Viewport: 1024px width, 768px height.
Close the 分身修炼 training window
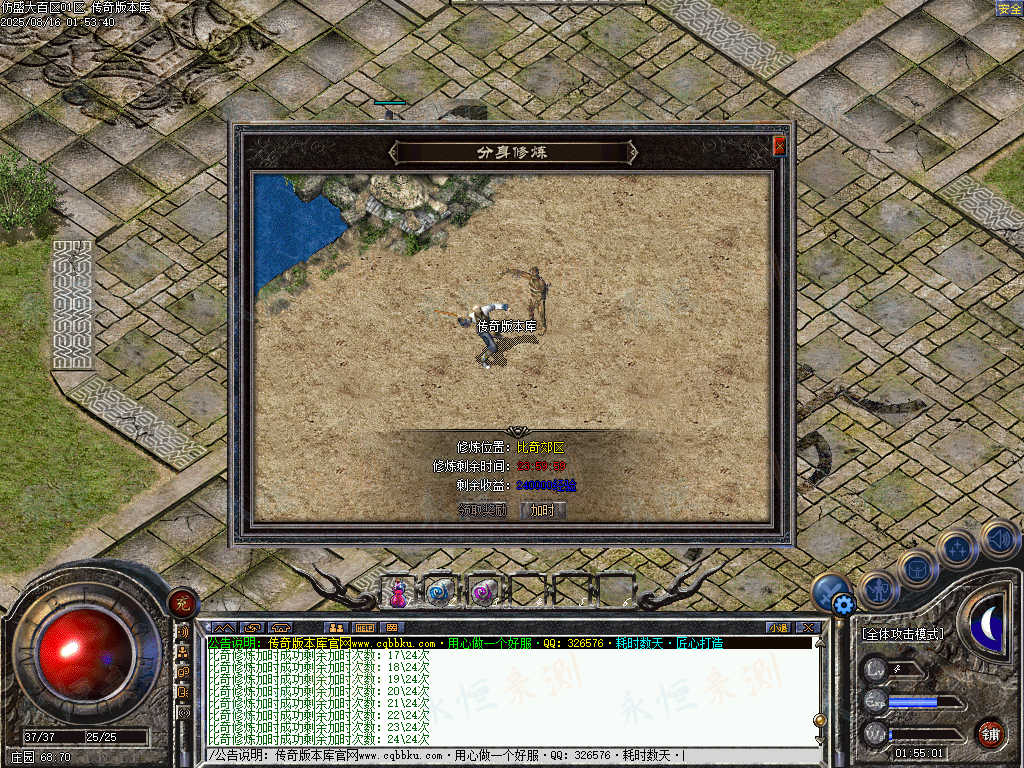[x=779, y=146]
